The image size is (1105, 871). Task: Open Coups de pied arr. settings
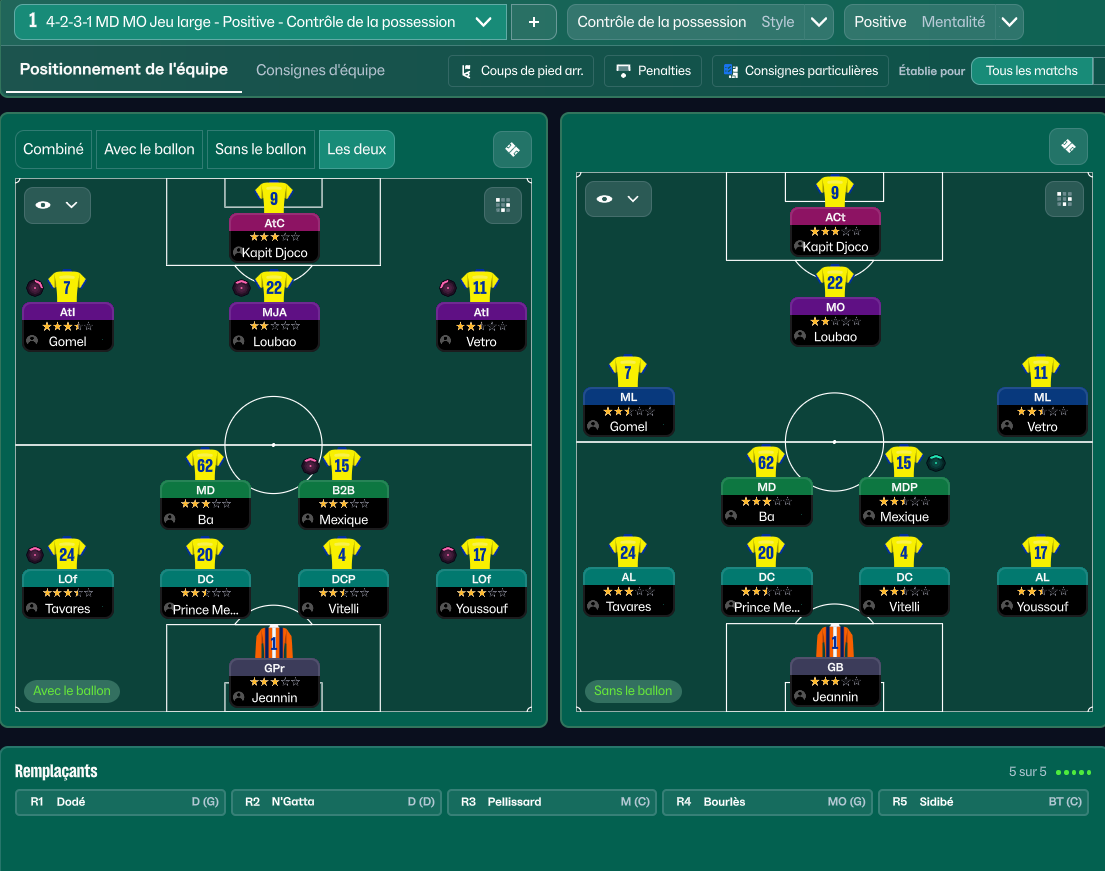point(522,71)
